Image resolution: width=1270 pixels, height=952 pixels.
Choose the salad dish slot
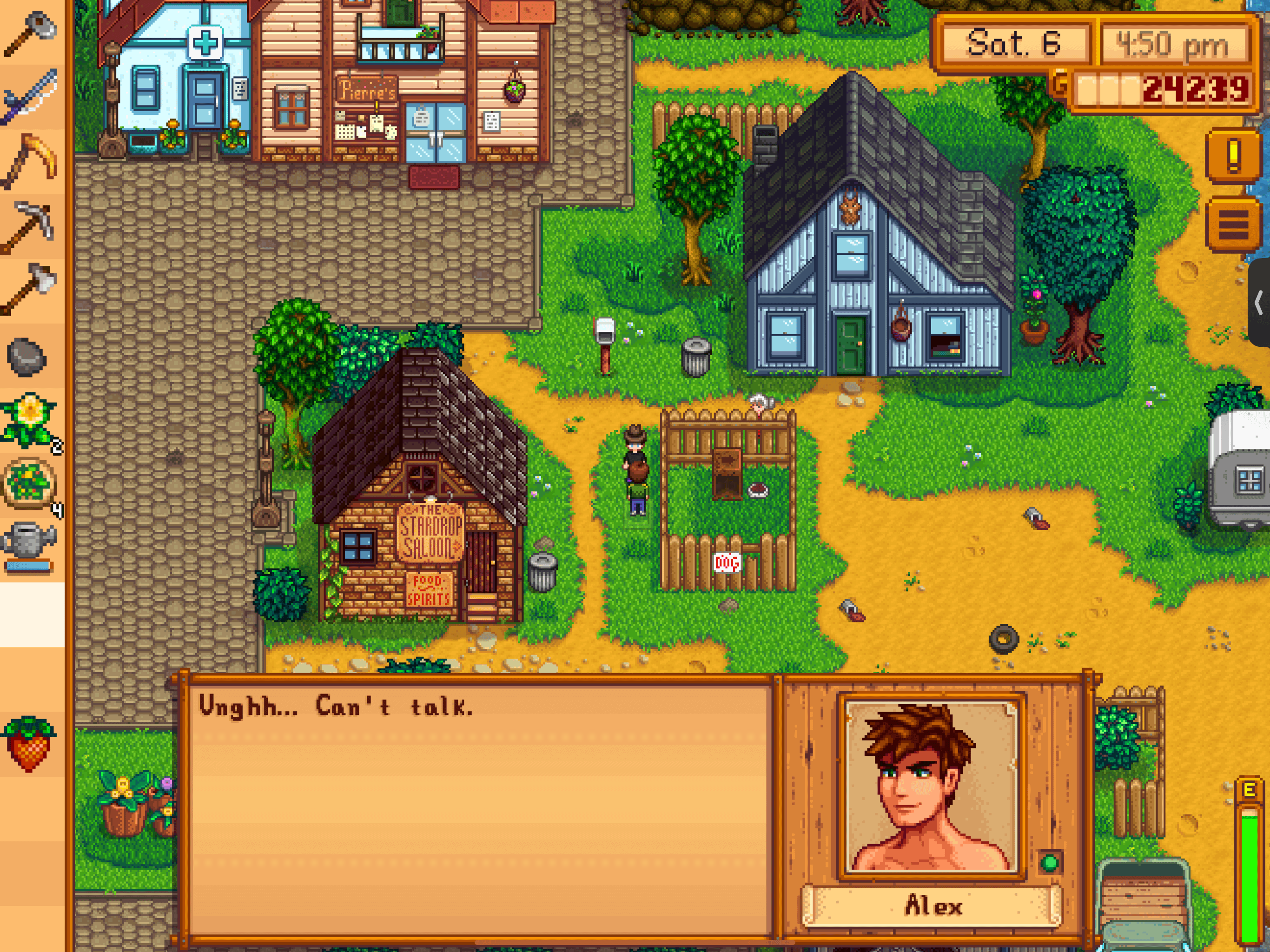tap(30, 483)
